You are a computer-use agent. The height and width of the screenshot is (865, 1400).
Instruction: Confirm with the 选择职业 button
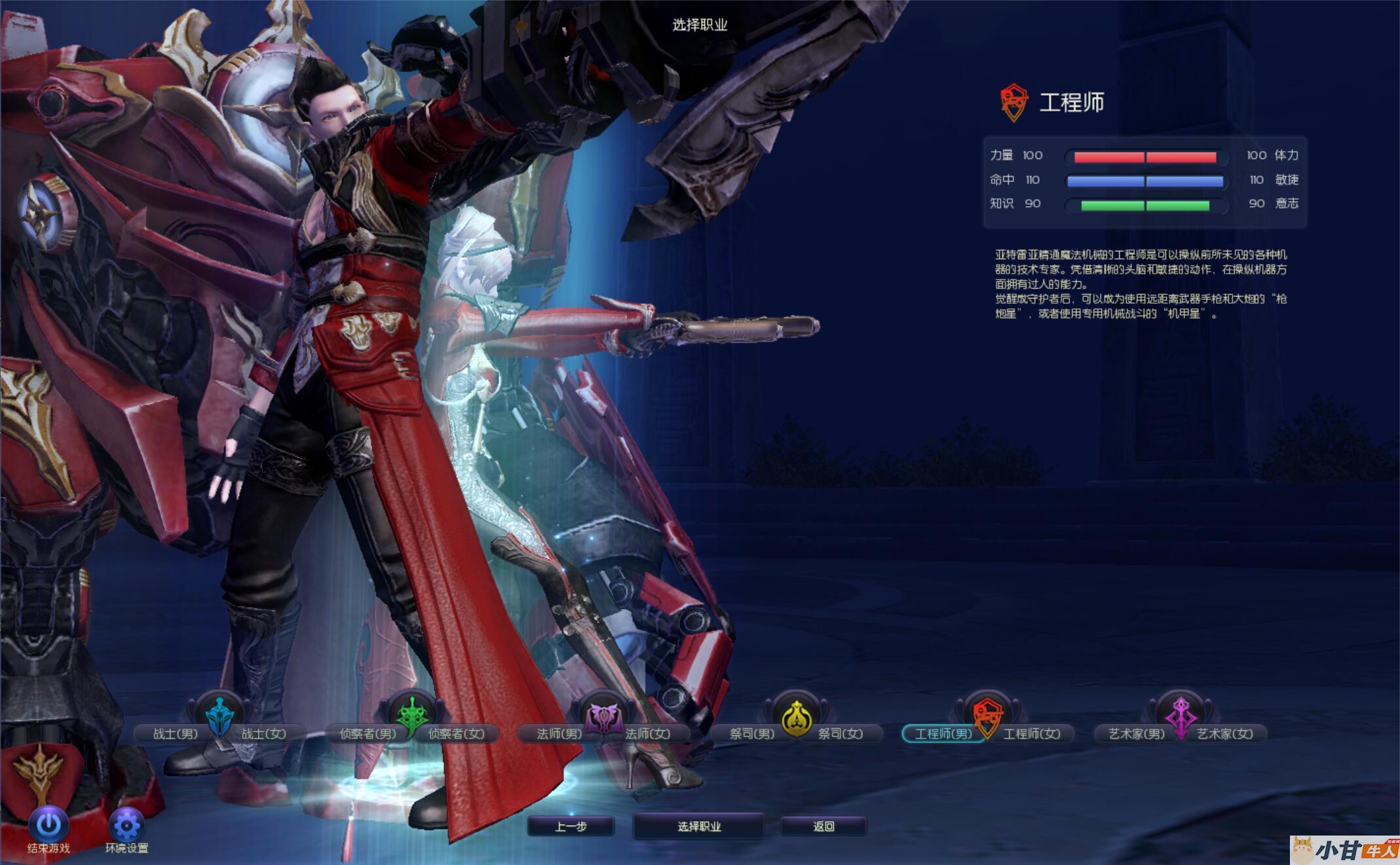(699, 826)
